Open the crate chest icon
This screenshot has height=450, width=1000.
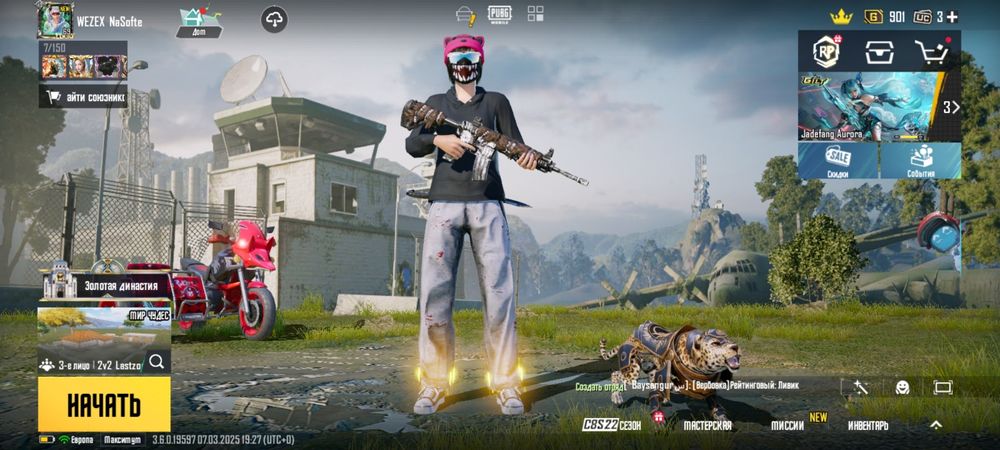(879, 51)
